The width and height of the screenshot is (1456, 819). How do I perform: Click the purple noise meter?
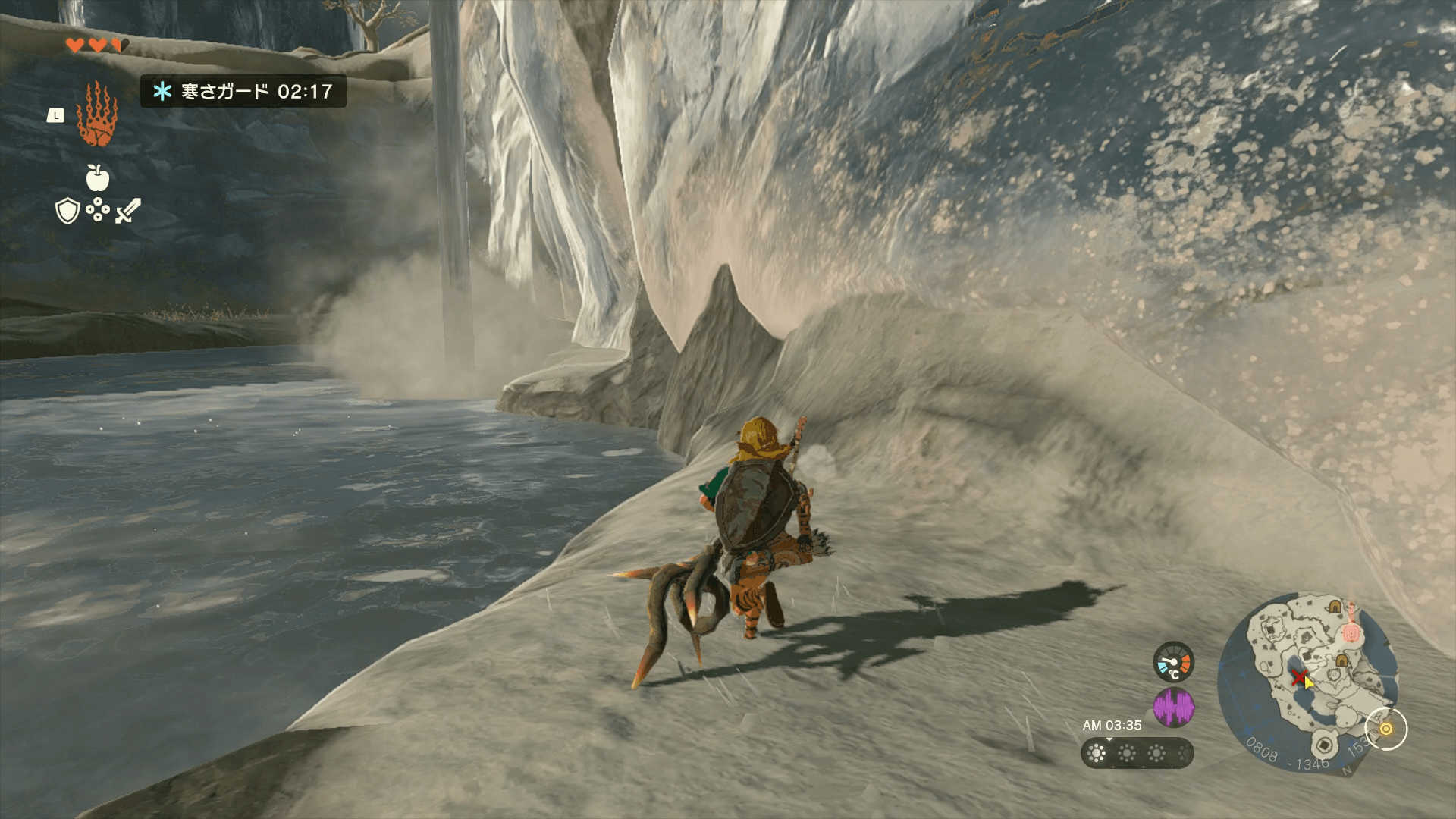tap(1173, 708)
